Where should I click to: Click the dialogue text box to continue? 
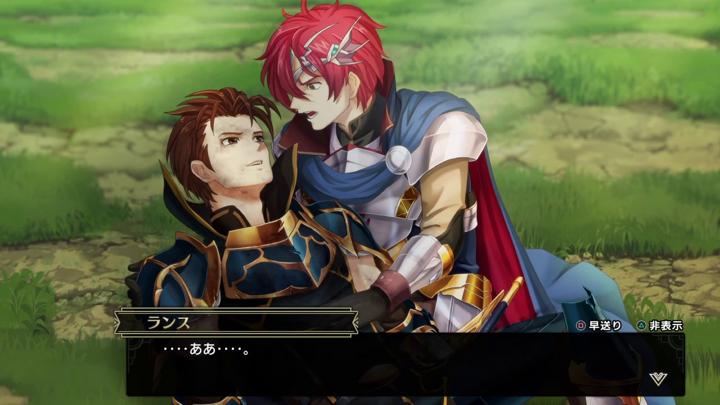point(400,364)
